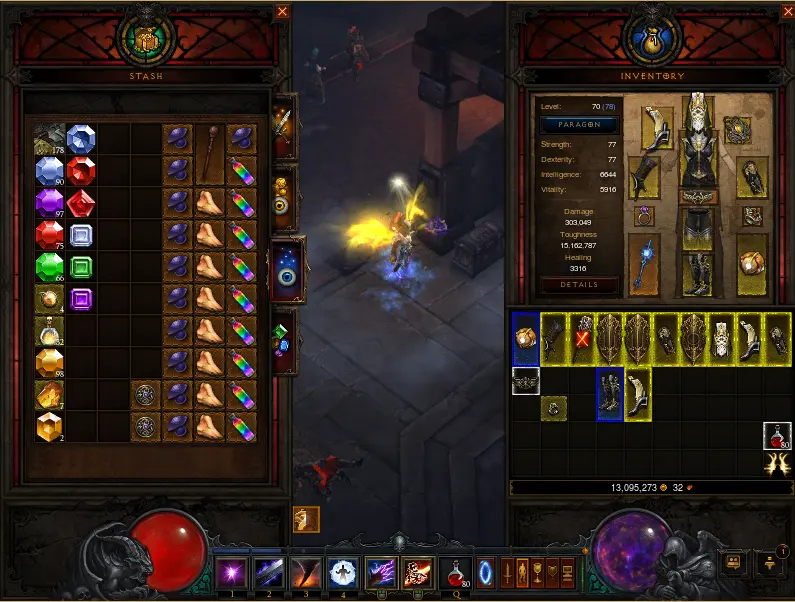
Task: Activate the purple orb skill in slot 1
Action: 231,573
